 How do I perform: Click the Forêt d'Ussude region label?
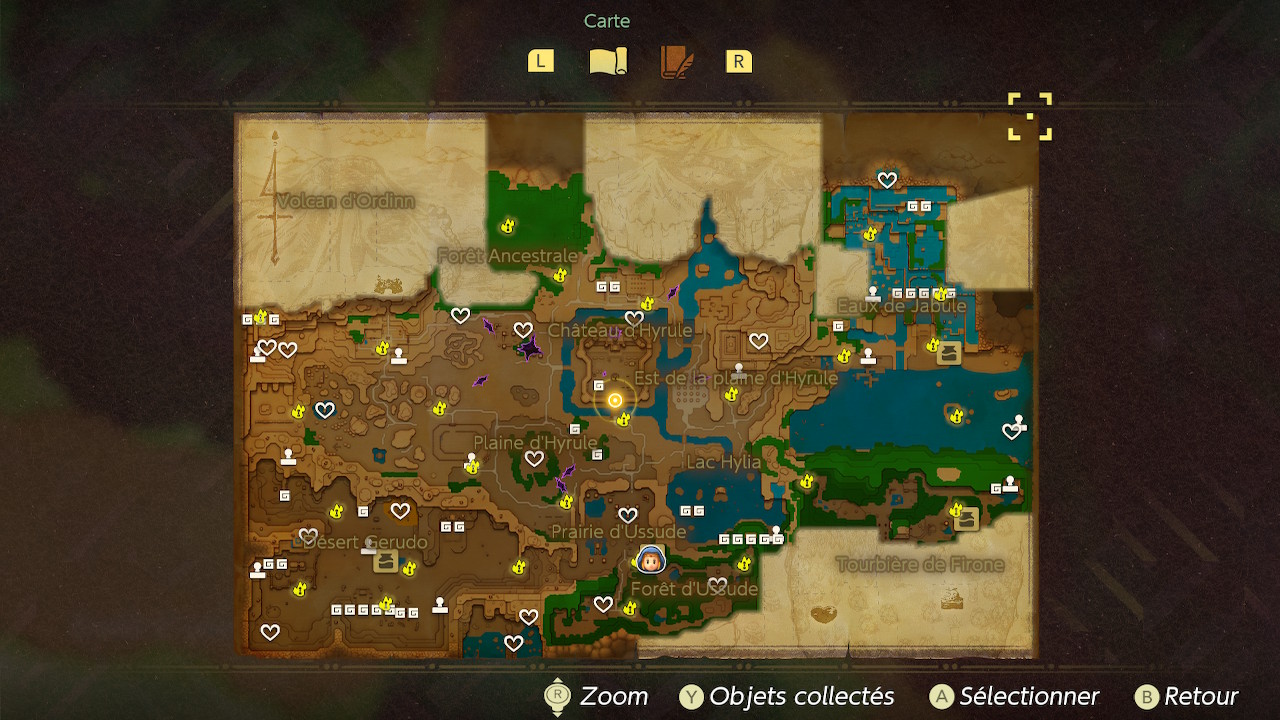[694, 589]
